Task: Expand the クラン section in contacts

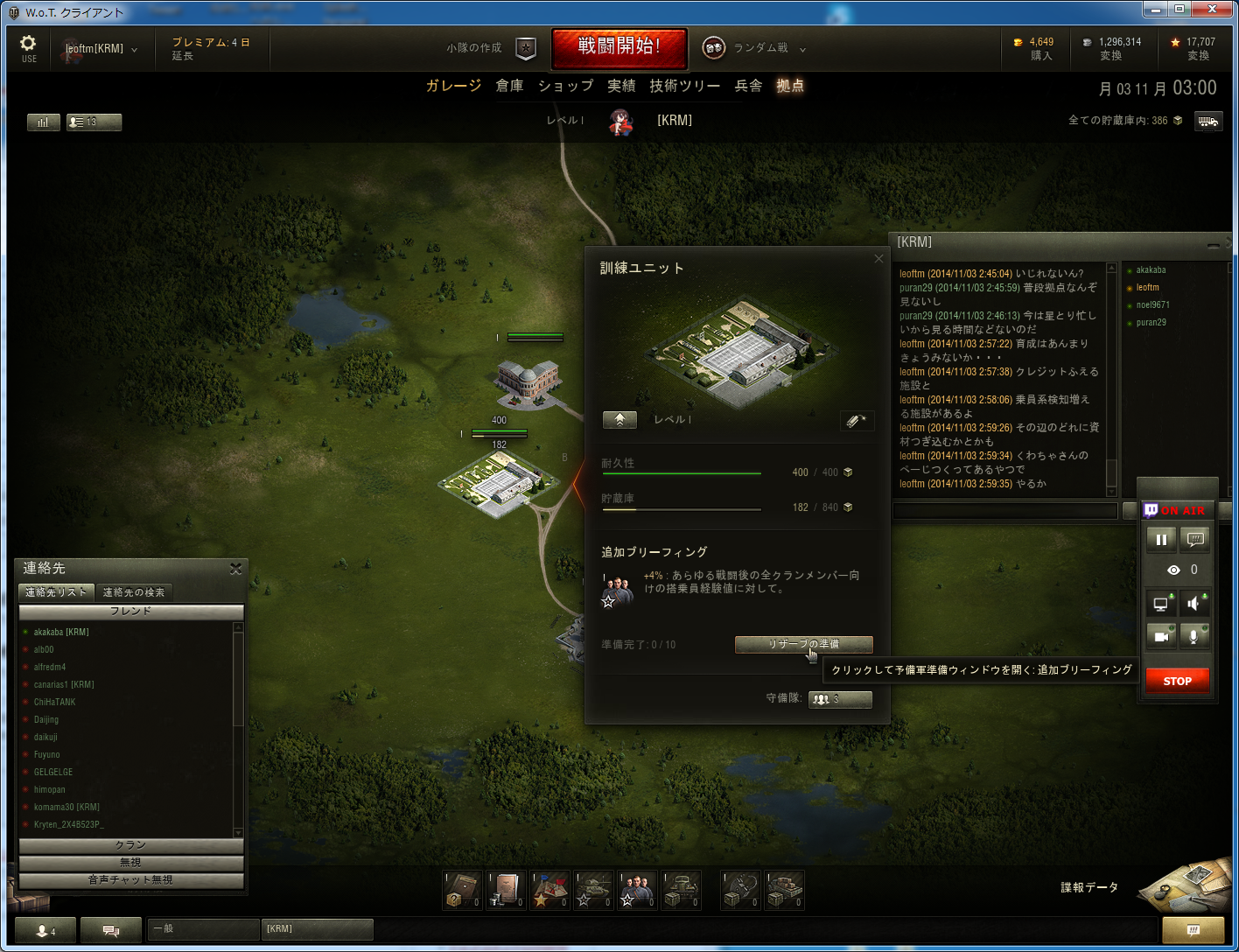Action: point(130,845)
